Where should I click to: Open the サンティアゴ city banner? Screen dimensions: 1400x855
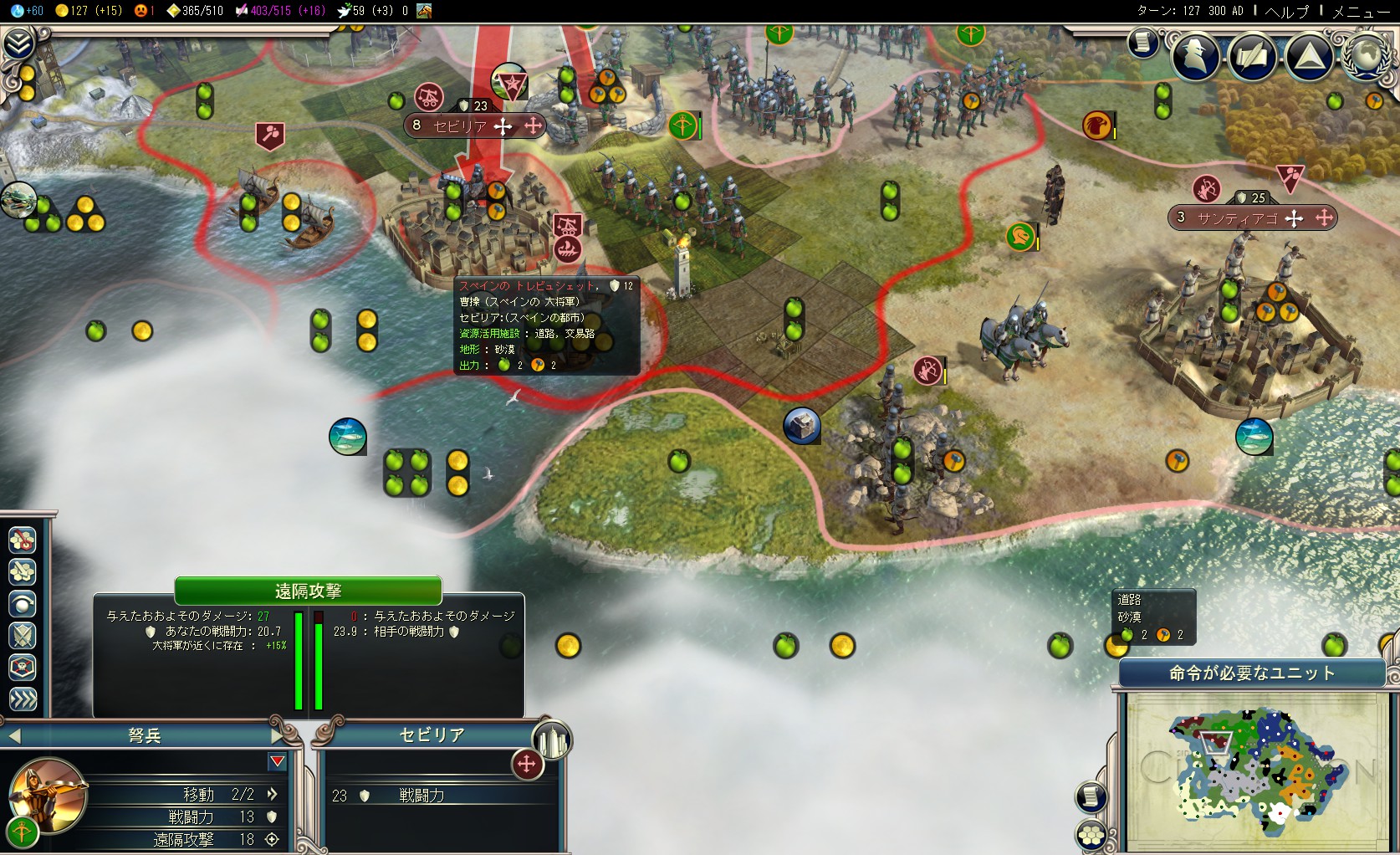pyautogui.click(x=1236, y=218)
